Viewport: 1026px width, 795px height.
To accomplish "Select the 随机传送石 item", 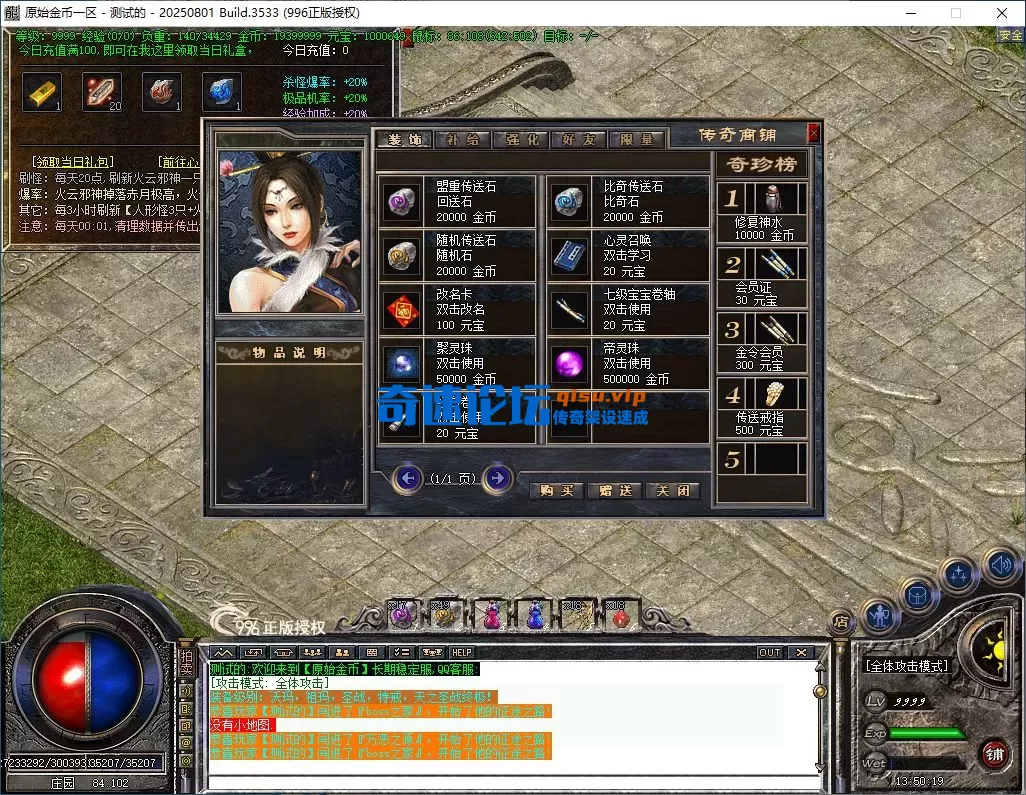I will pyautogui.click(x=404, y=256).
